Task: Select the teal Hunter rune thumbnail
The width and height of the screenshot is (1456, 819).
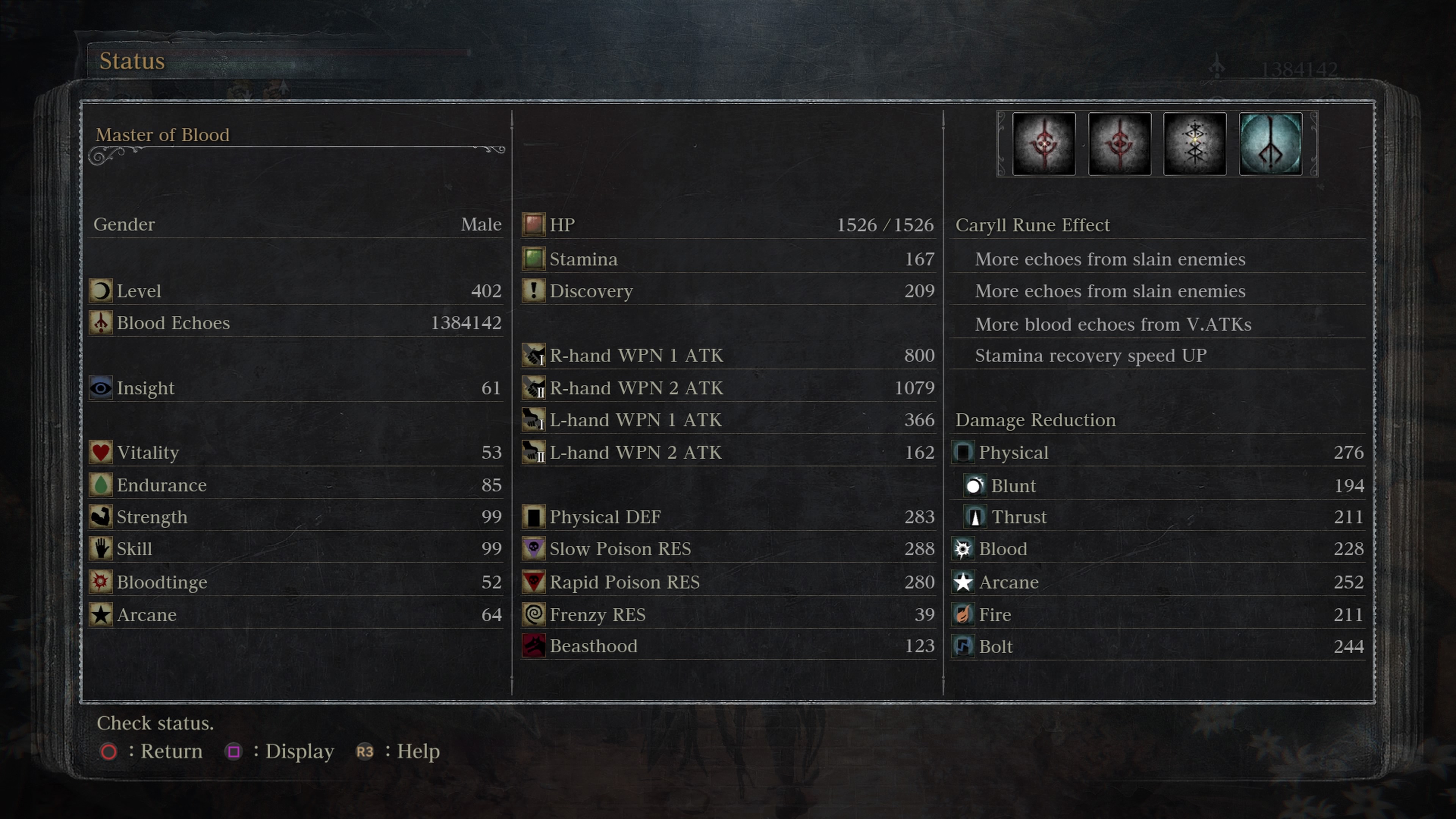Action: (1271, 144)
